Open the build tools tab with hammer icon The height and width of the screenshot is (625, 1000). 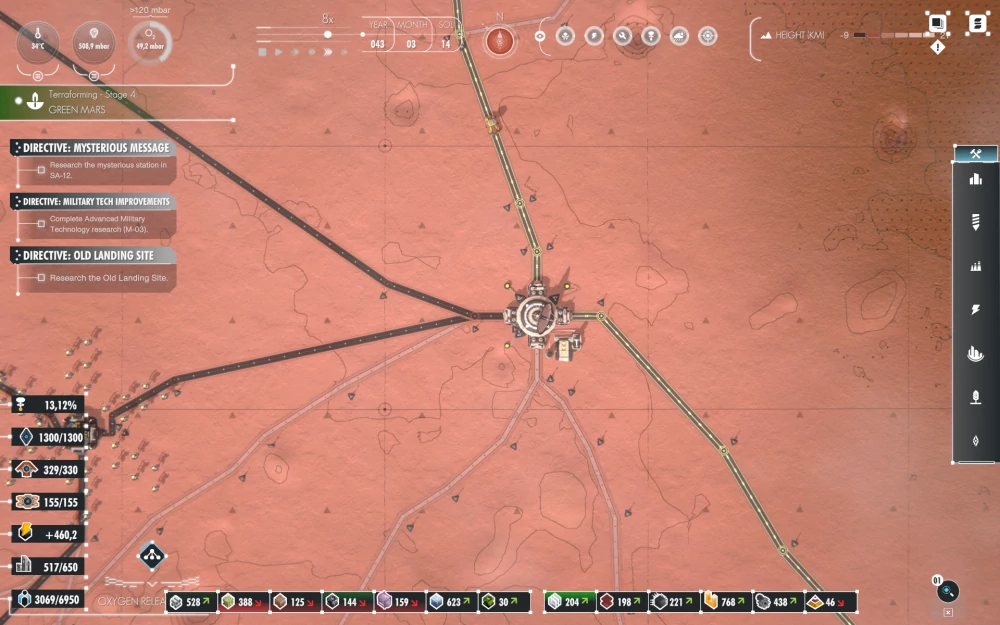tap(976, 154)
